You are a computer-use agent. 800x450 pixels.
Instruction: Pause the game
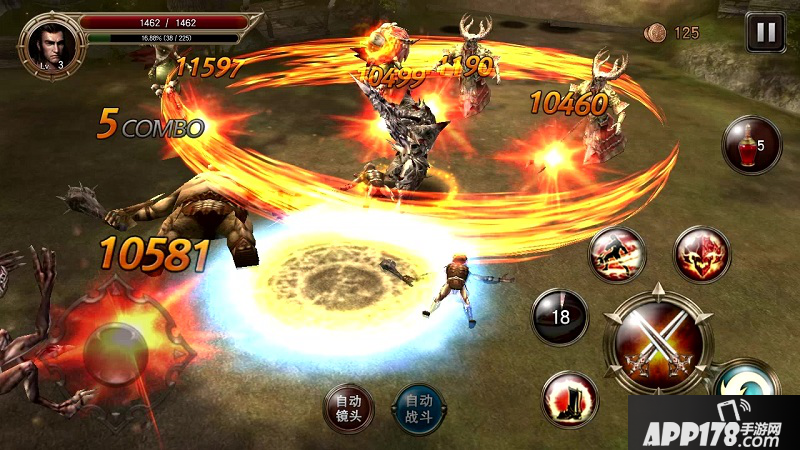point(765,33)
